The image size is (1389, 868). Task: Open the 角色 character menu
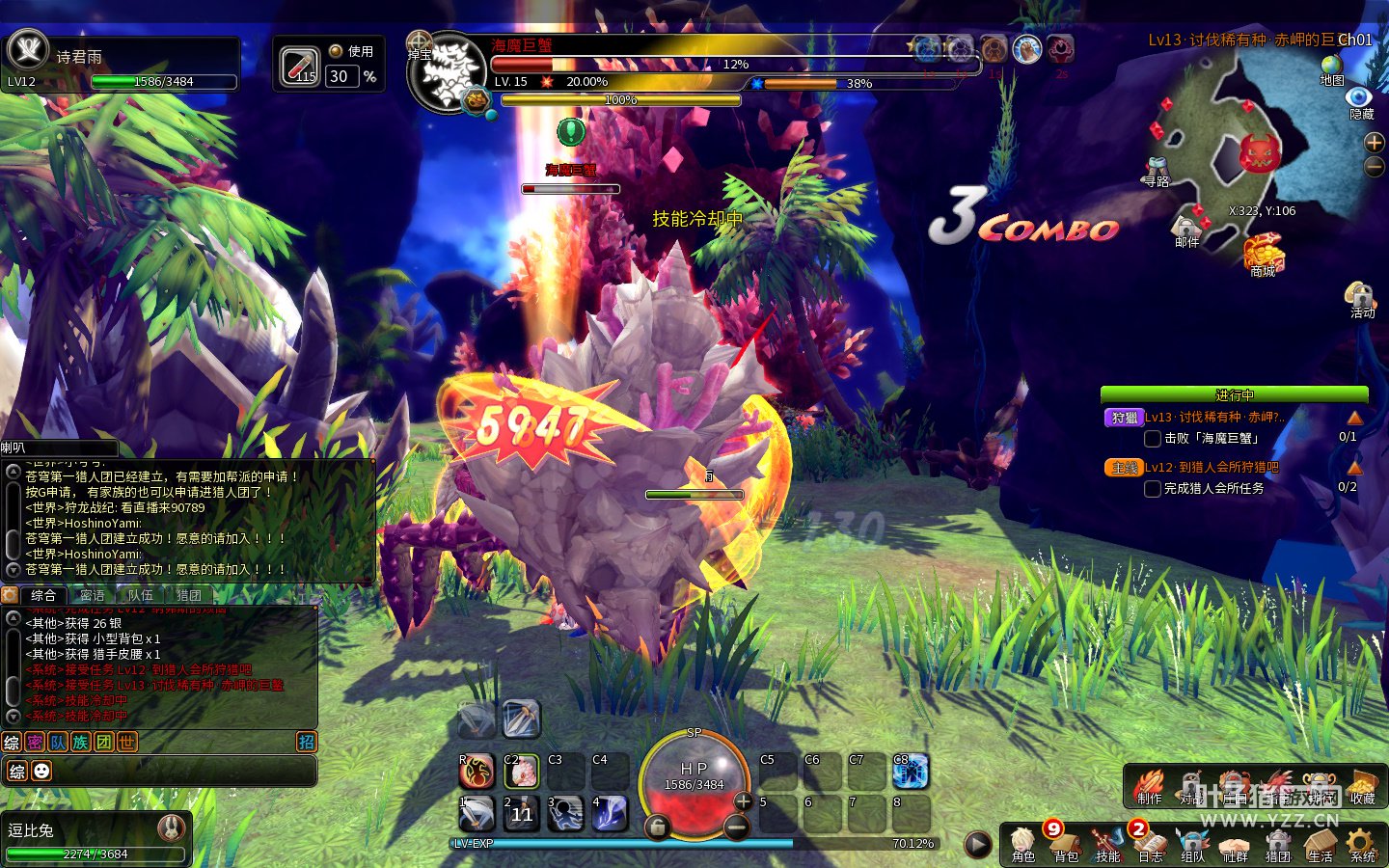(1022, 843)
